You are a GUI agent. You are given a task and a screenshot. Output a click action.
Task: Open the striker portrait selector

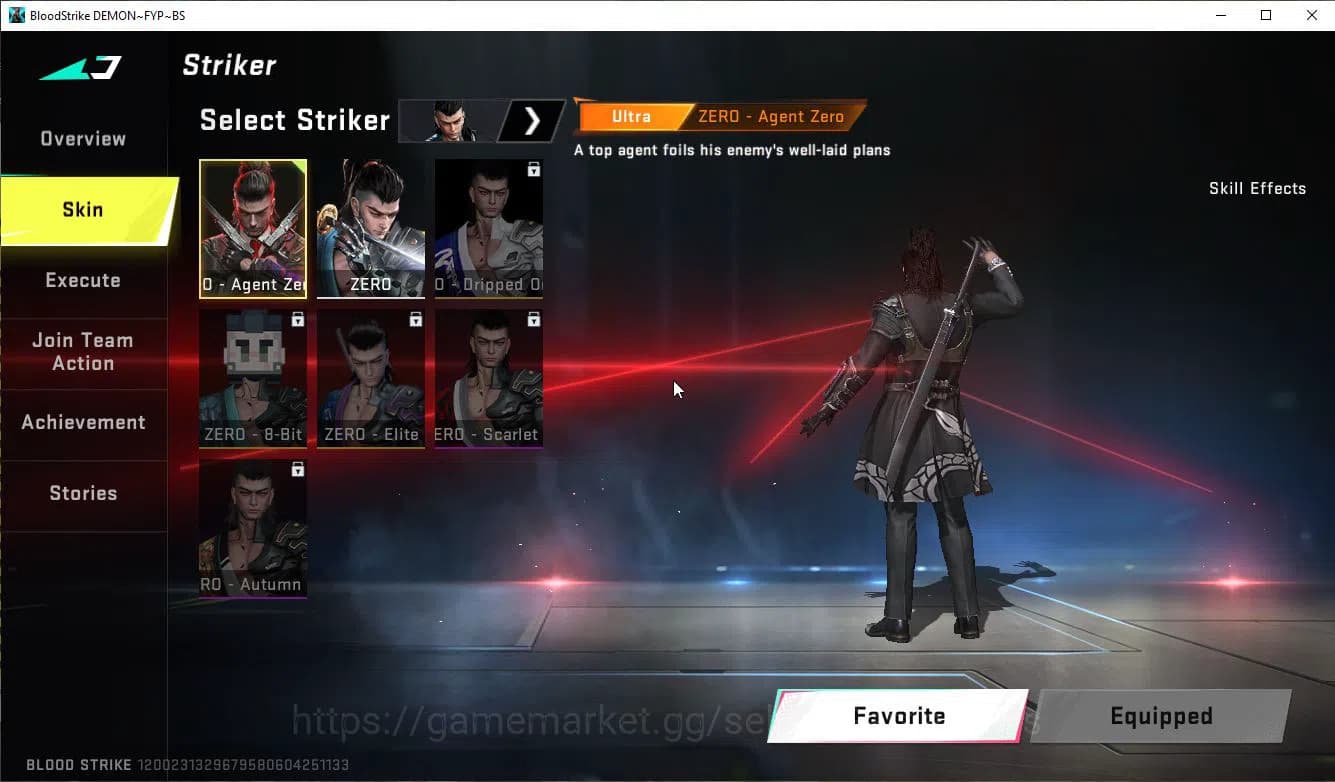click(x=453, y=120)
